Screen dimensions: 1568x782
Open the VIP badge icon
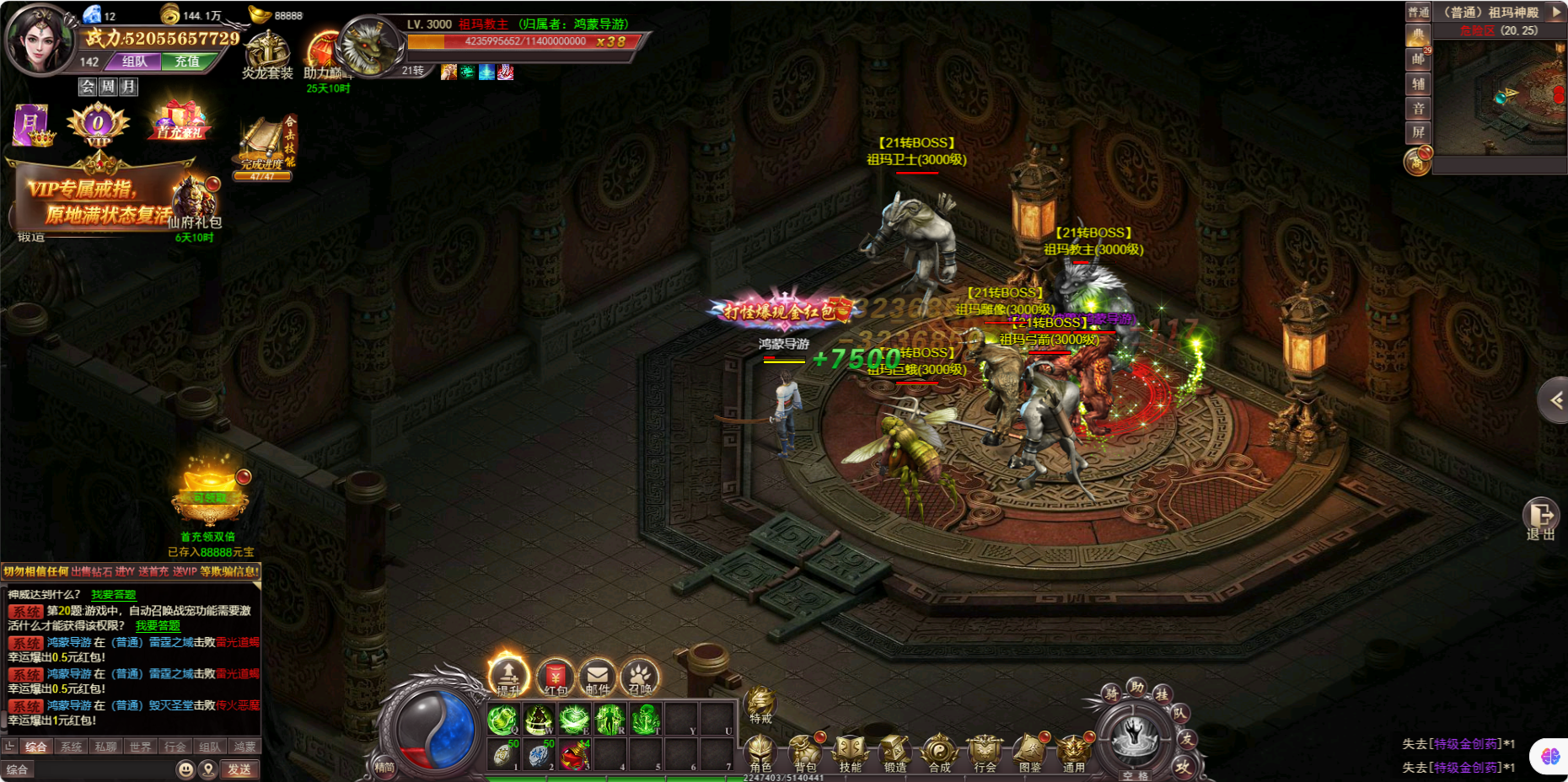pos(98,125)
